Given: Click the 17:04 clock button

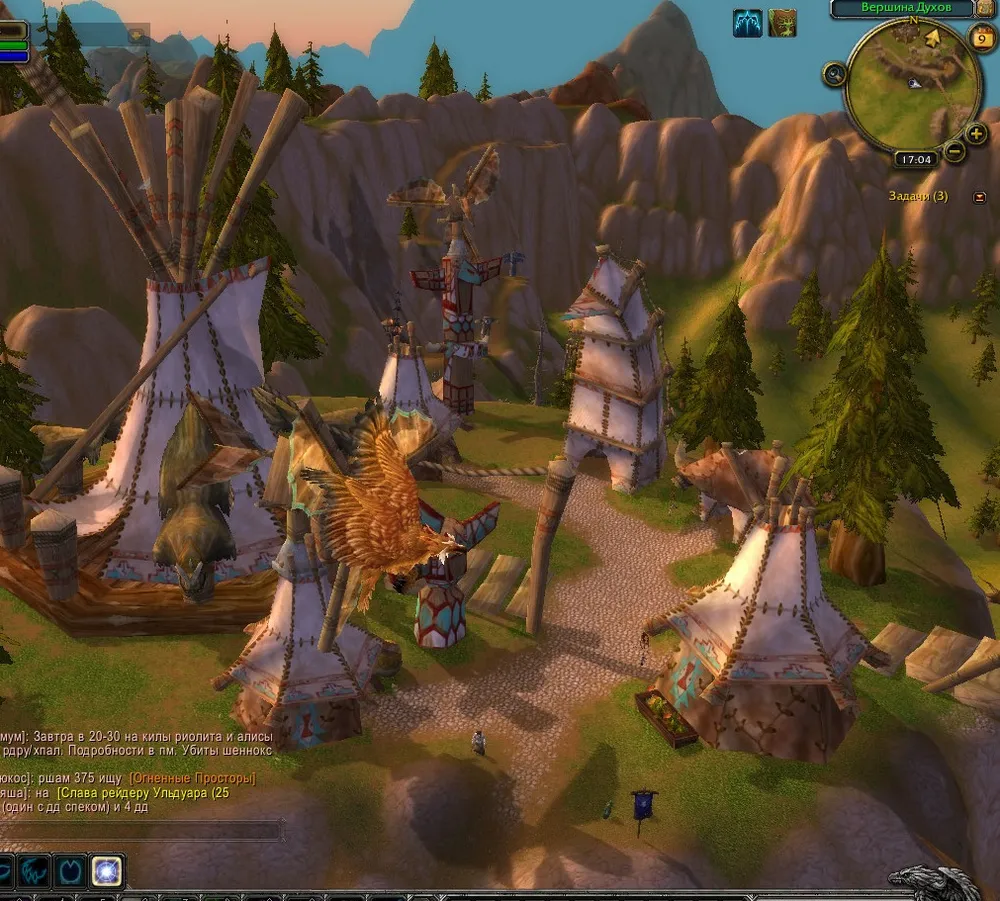Looking at the screenshot, I should click(915, 159).
